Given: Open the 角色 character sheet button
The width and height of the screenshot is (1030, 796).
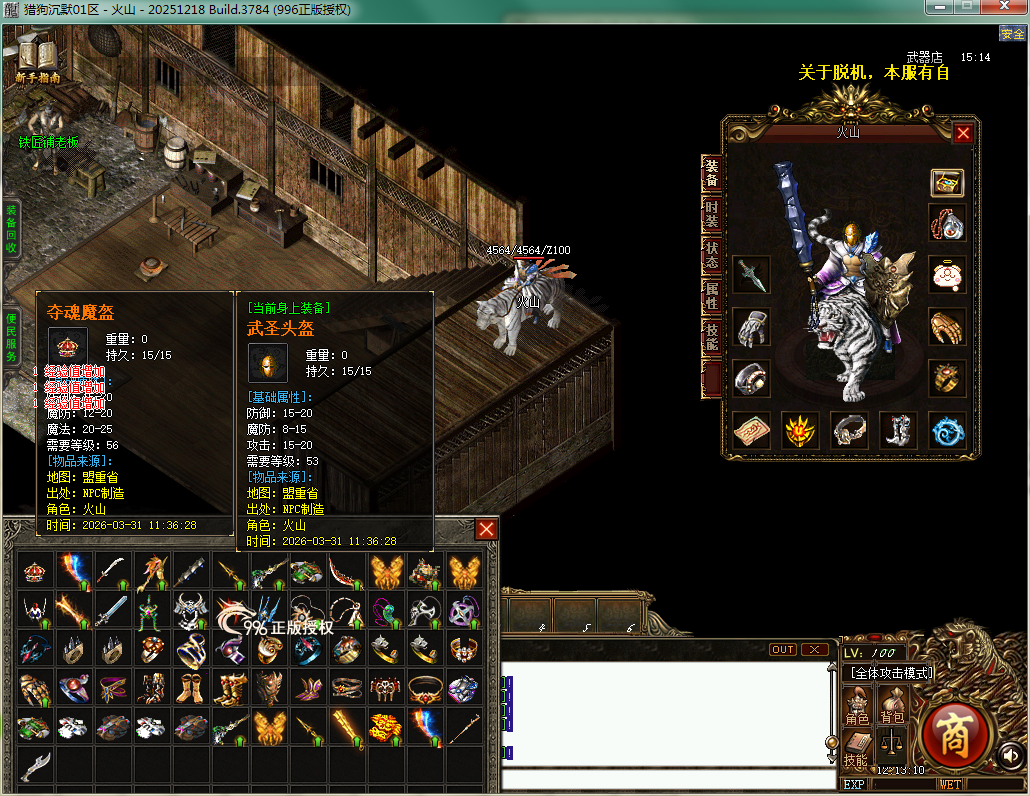Looking at the screenshot, I should click(x=857, y=706).
